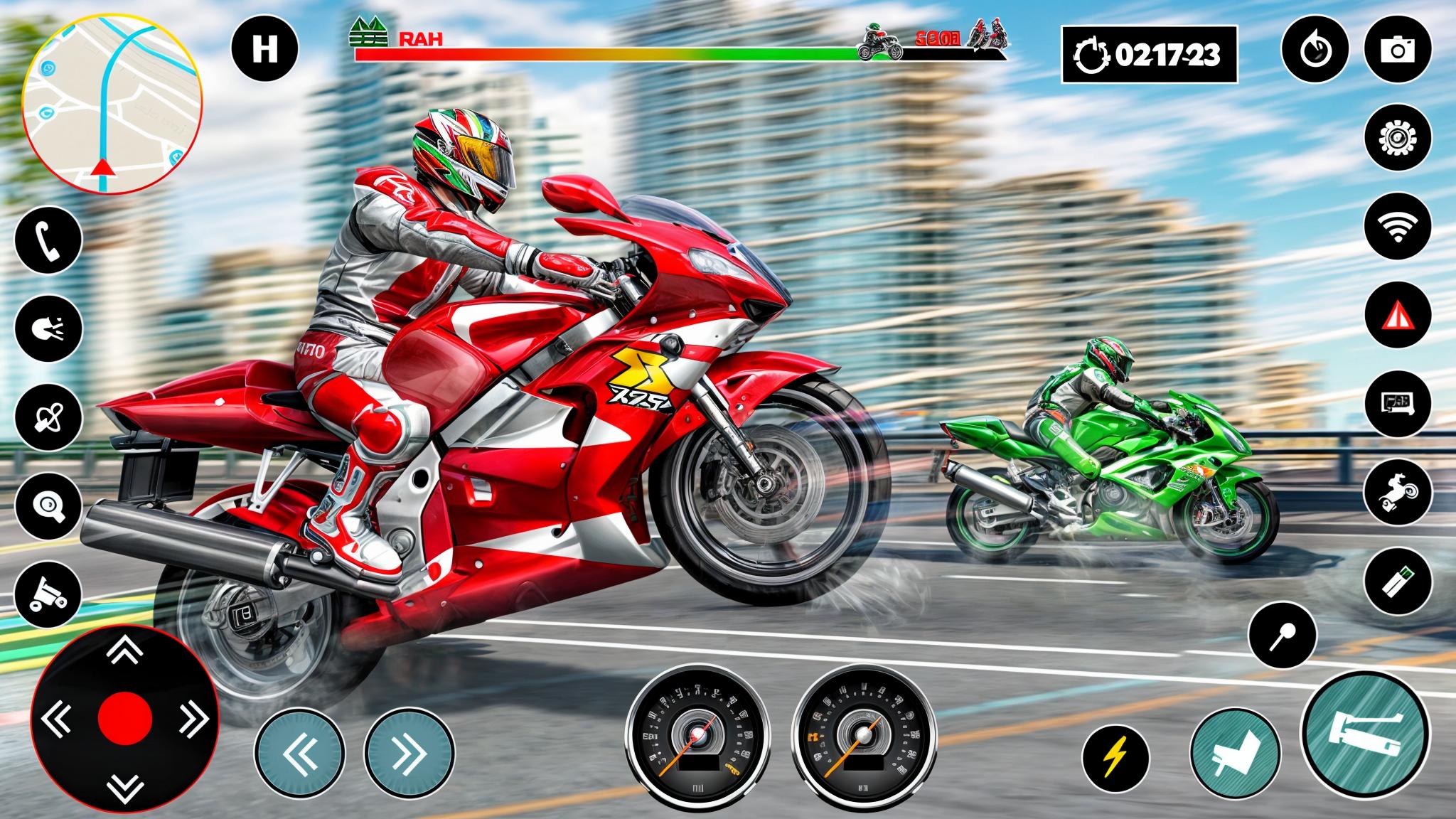Click the magnifier zoom icon
This screenshot has width=1456, height=819.
(48, 505)
